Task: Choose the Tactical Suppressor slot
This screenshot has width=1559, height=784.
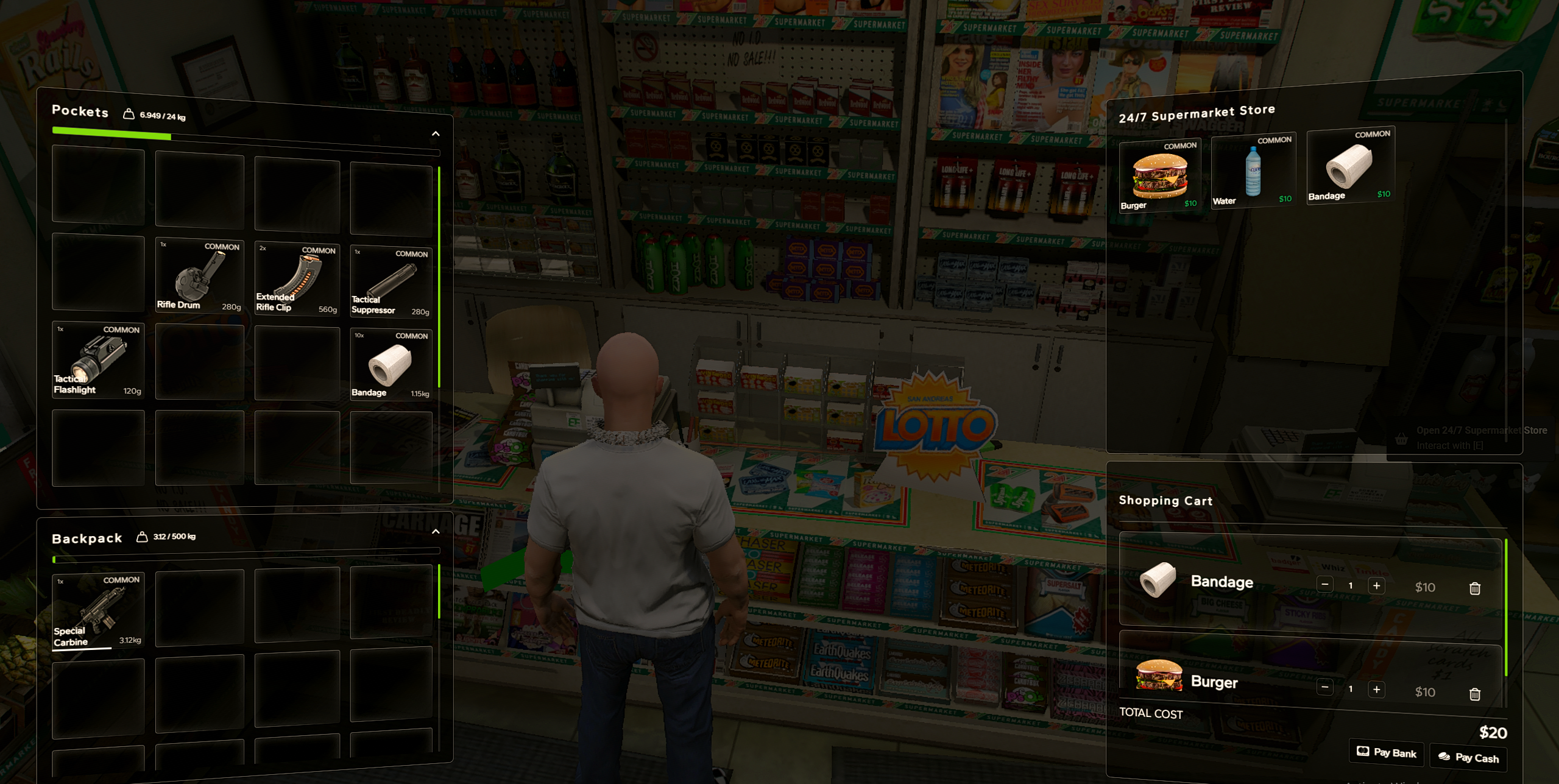Action: [x=391, y=281]
